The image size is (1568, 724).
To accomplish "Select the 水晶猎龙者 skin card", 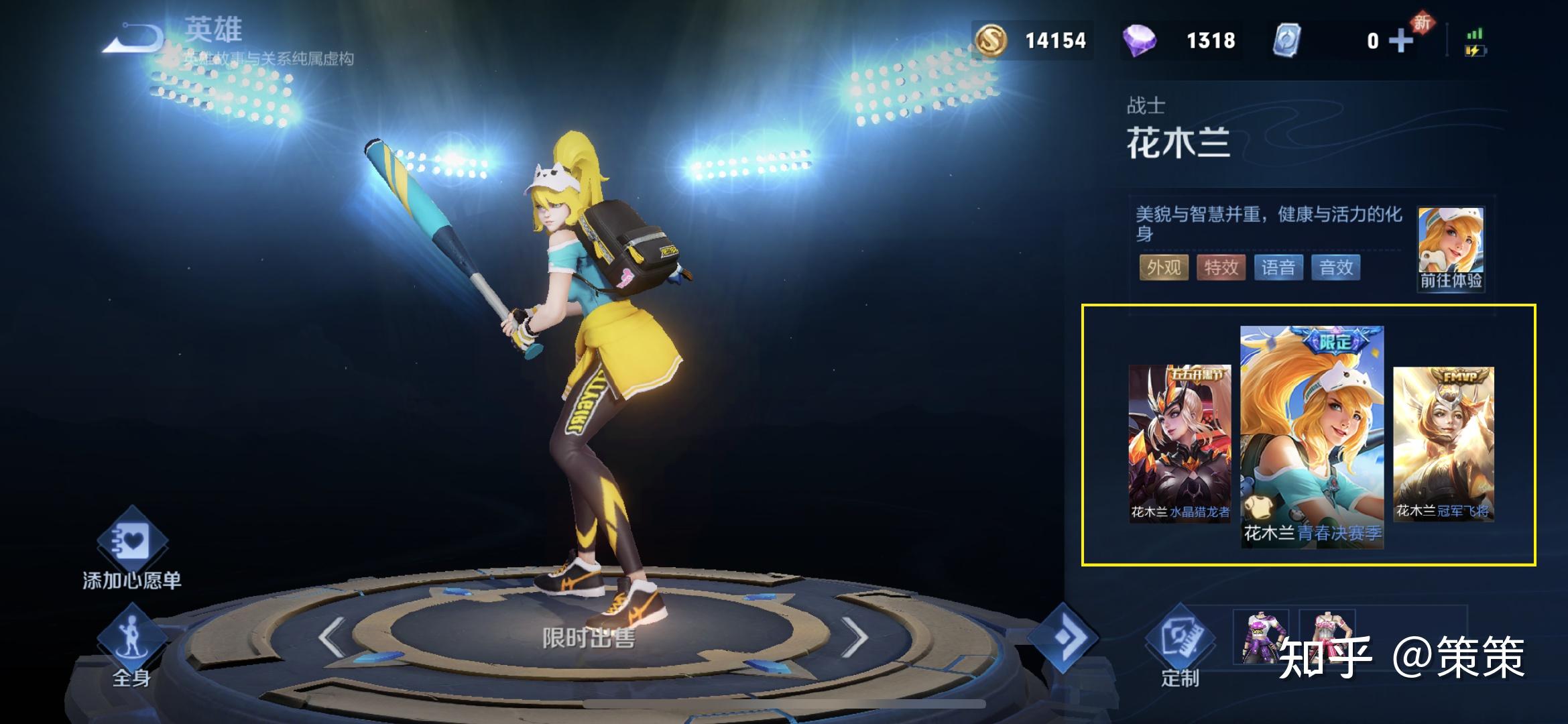I will (1179, 442).
